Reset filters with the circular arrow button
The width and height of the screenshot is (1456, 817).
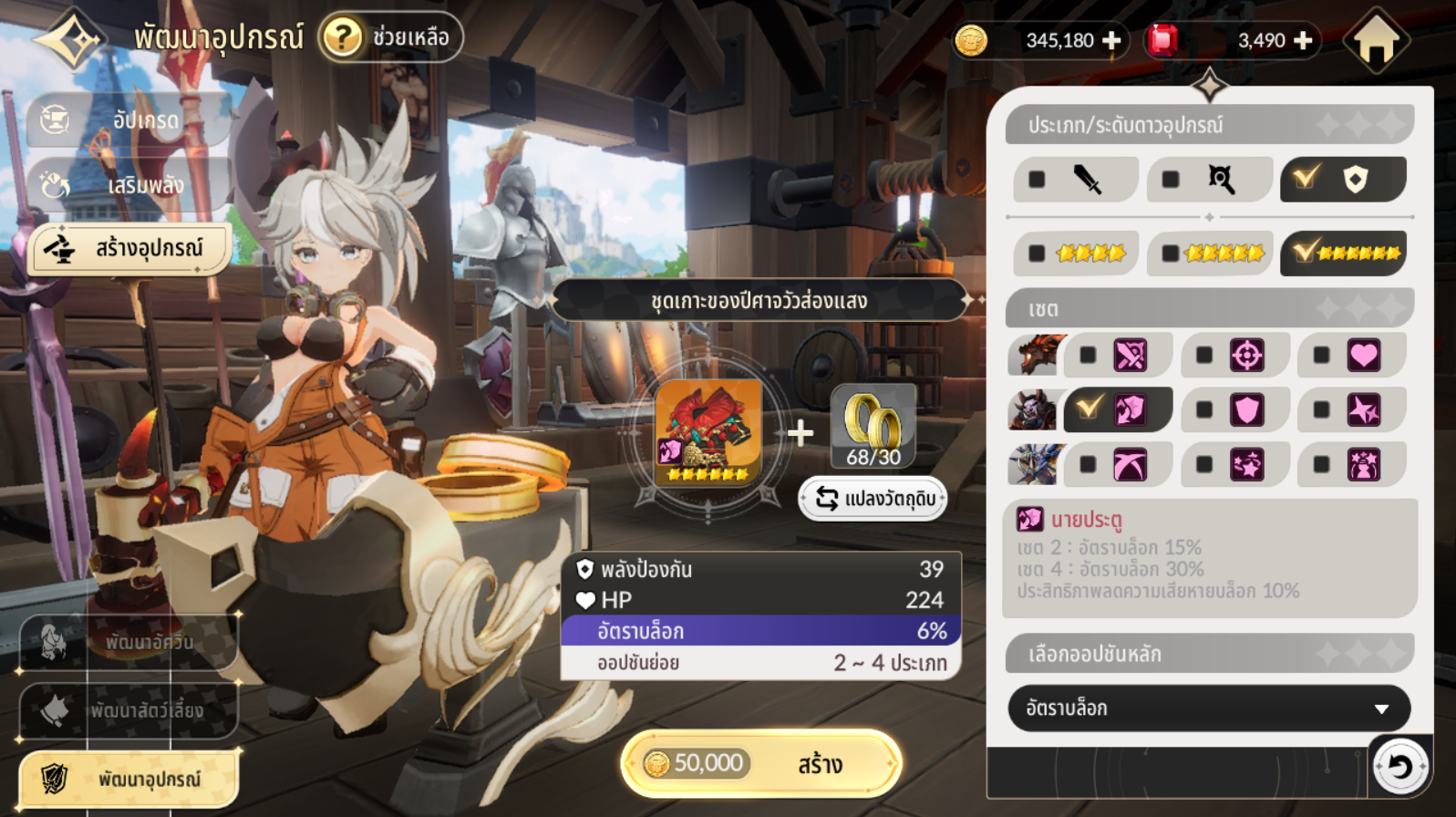point(1399,767)
